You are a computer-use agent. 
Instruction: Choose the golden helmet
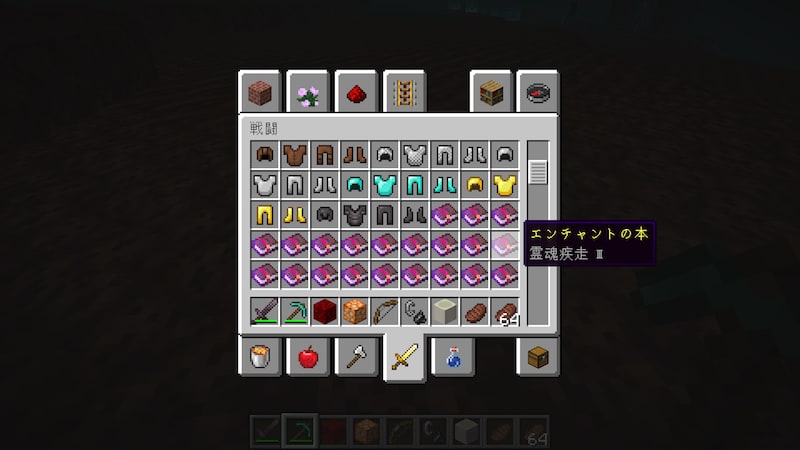point(475,185)
